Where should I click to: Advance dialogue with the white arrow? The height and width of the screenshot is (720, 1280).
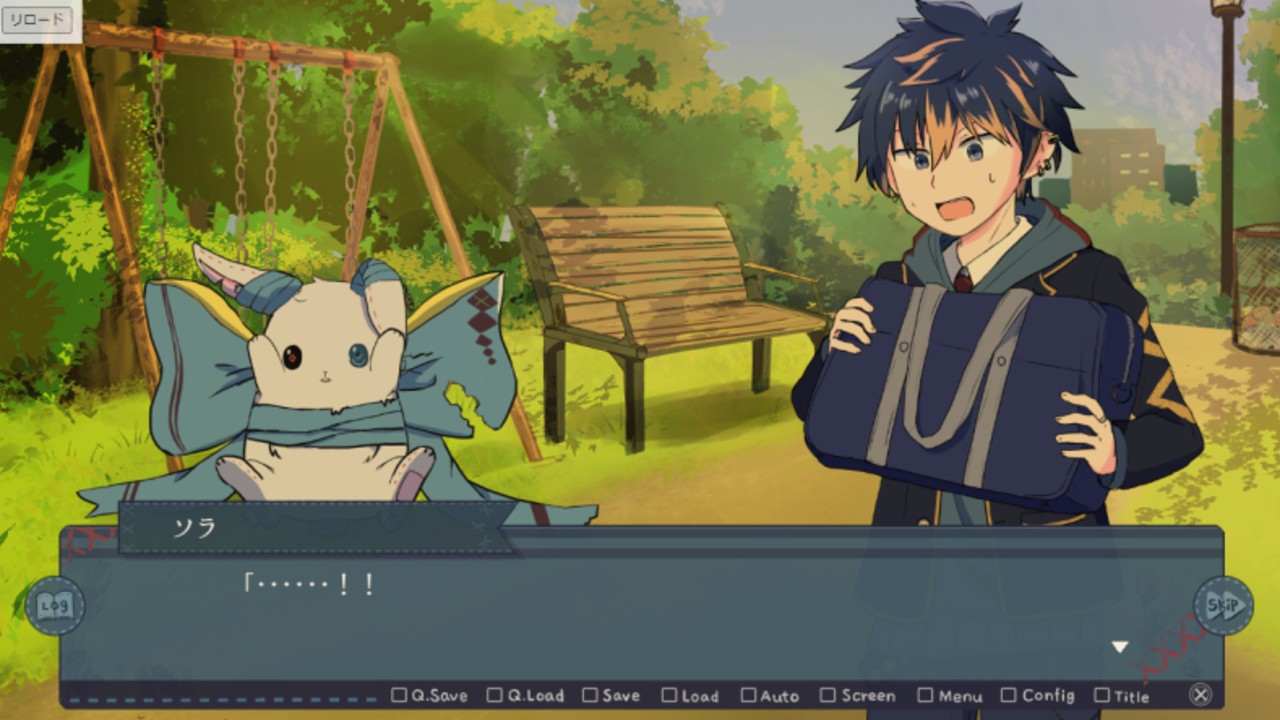tap(1120, 647)
